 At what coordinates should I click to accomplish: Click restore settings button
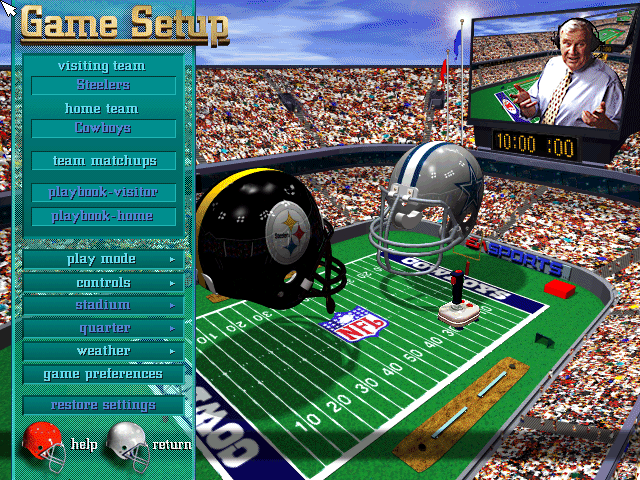(x=104, y=405)
